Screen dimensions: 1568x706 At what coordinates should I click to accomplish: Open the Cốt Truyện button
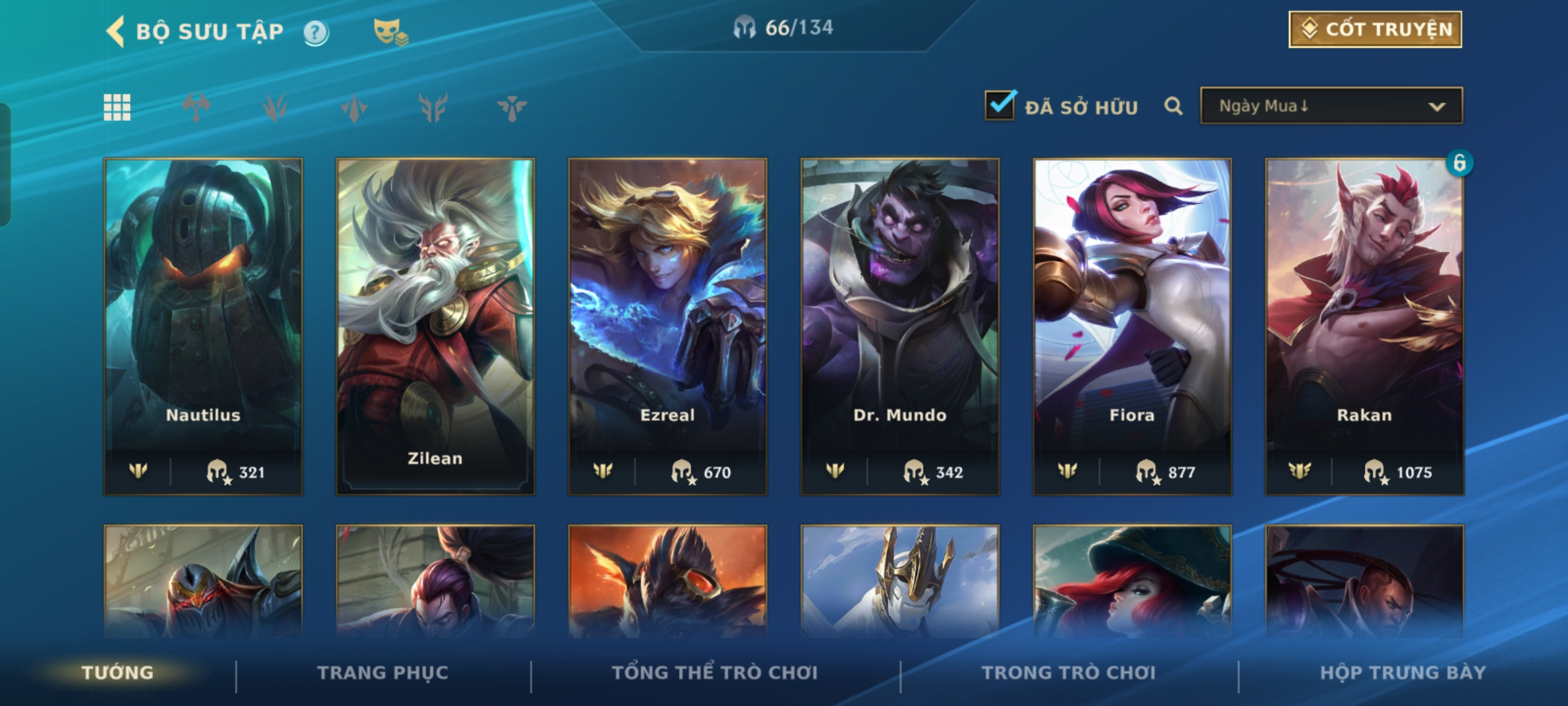pyautogui.click(x=1375, y=29)
